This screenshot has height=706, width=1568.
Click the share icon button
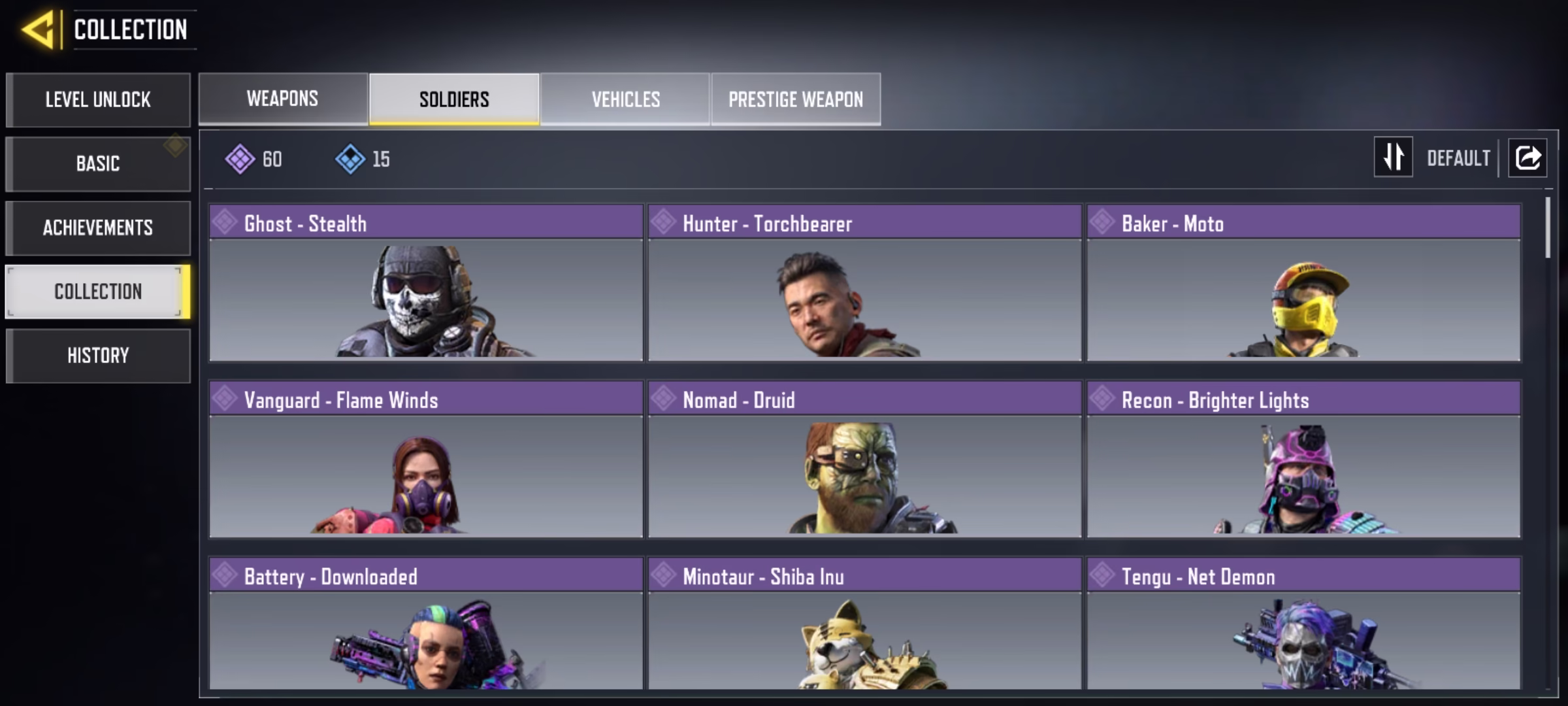tap(1527, 158)
